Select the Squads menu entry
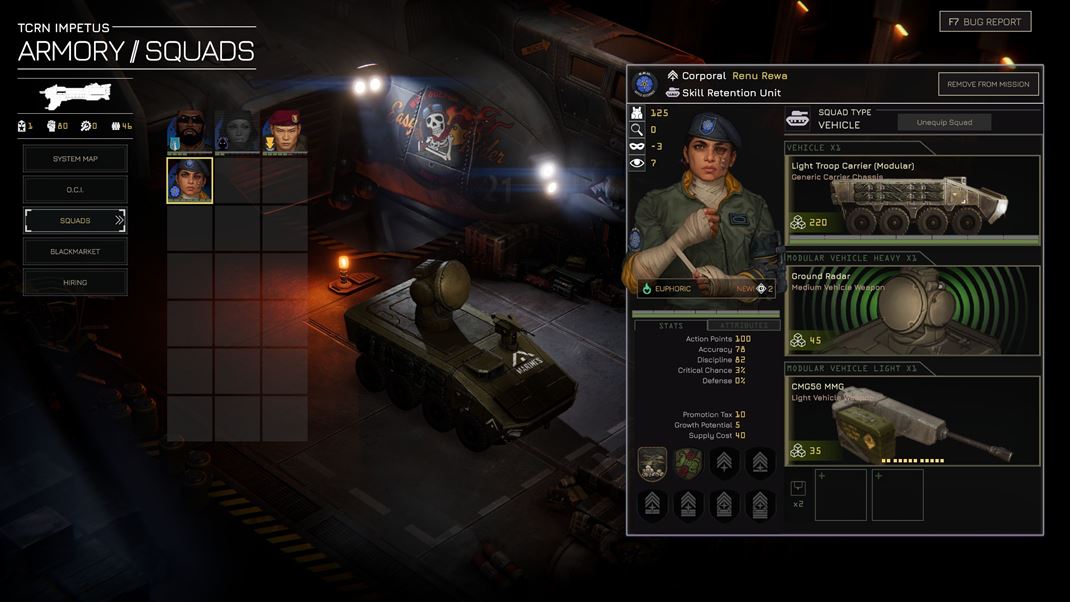 pos(75,221)
